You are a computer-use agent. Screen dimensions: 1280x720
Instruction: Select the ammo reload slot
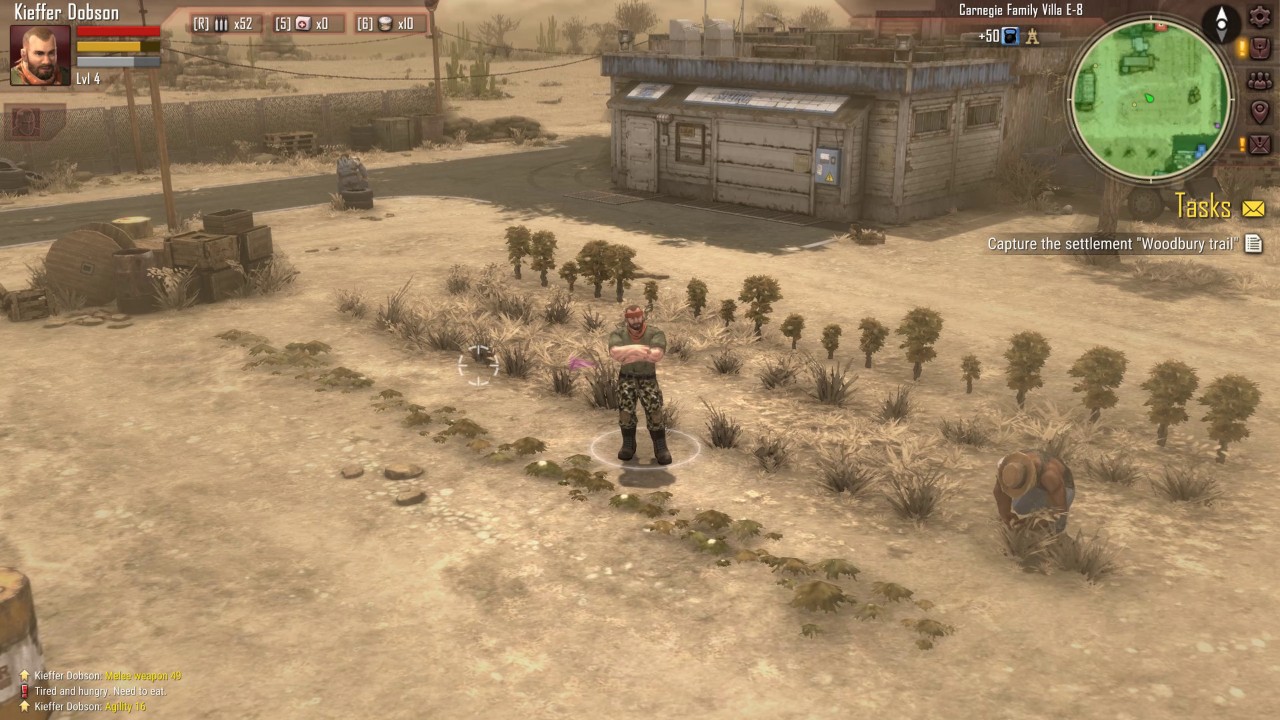coord(222,24)
